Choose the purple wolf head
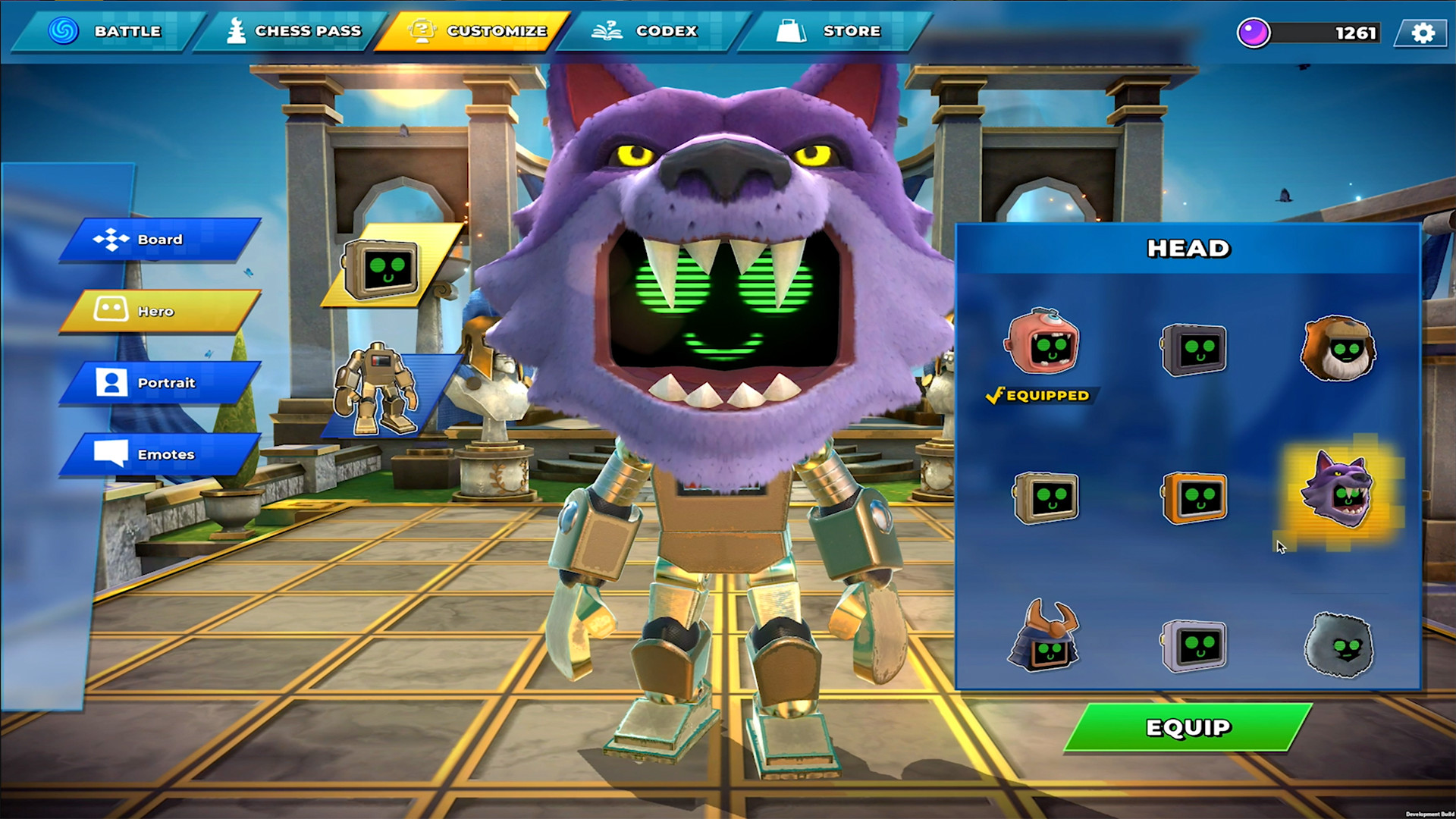 pyautogui.click(x=1338, y=491)
